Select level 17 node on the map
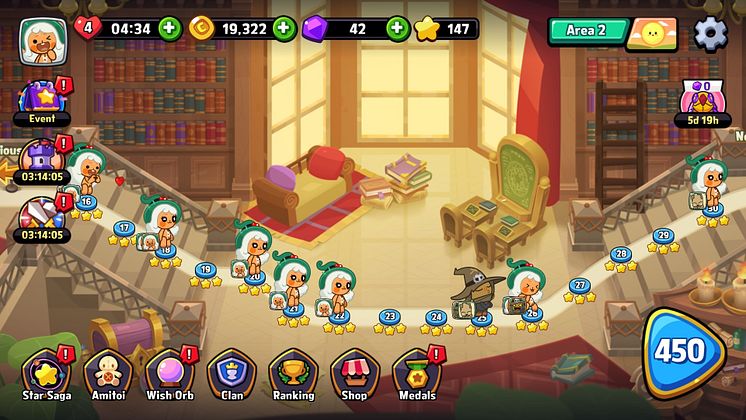 pyautogui.click(x=124, y=228)
